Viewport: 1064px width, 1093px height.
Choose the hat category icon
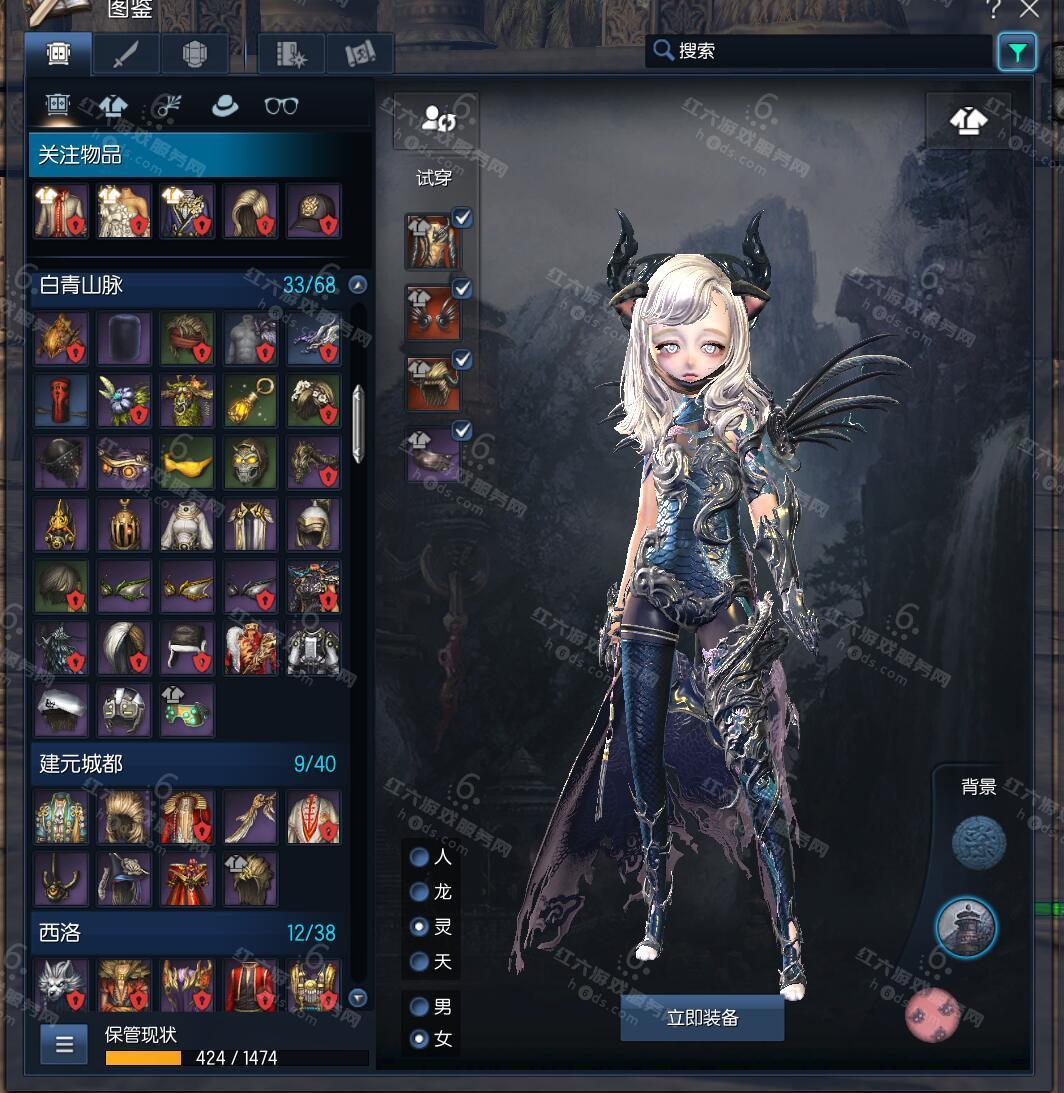(225, 106)
